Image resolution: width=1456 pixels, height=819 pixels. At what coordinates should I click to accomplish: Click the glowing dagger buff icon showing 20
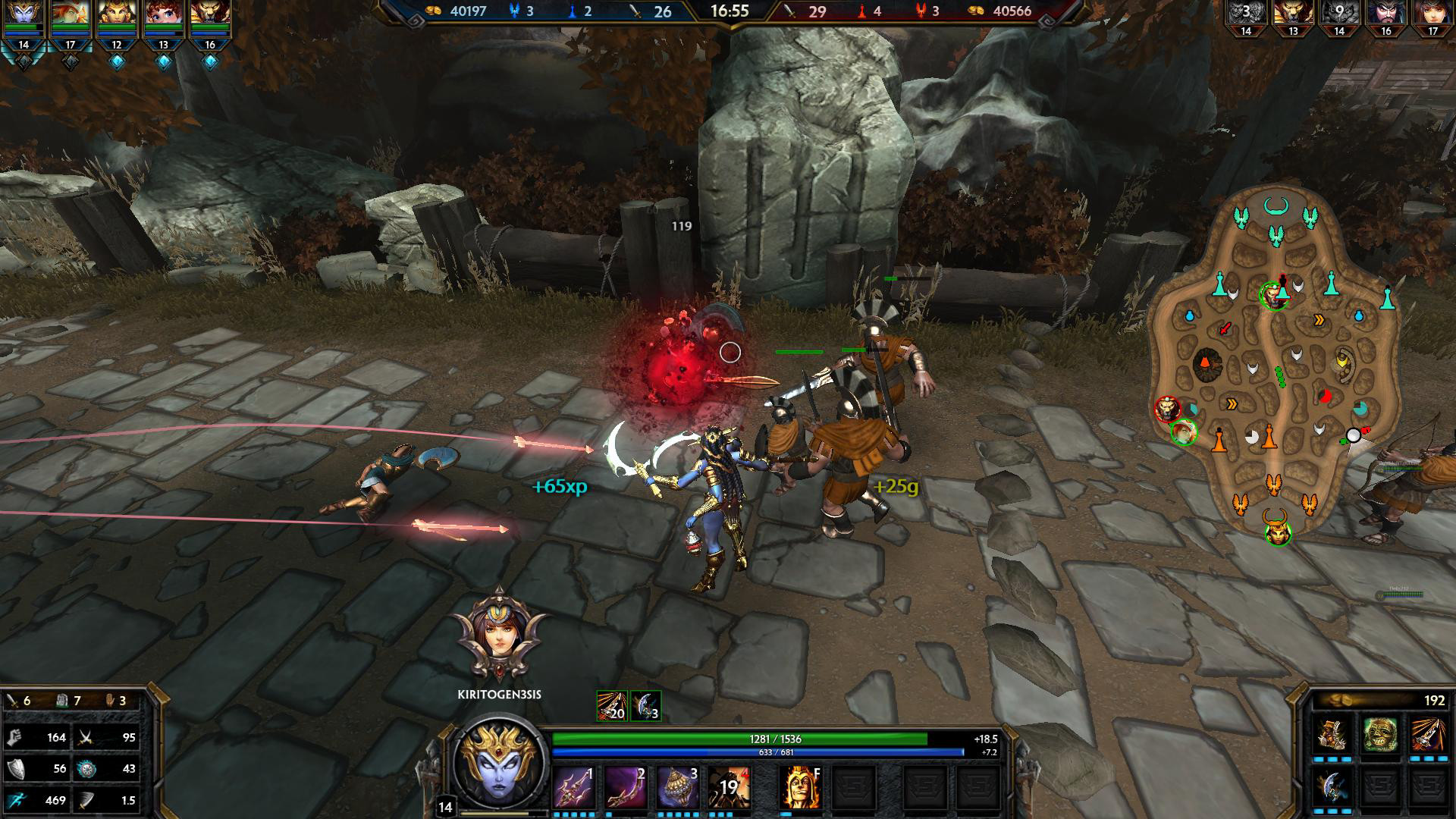point(611,706)
